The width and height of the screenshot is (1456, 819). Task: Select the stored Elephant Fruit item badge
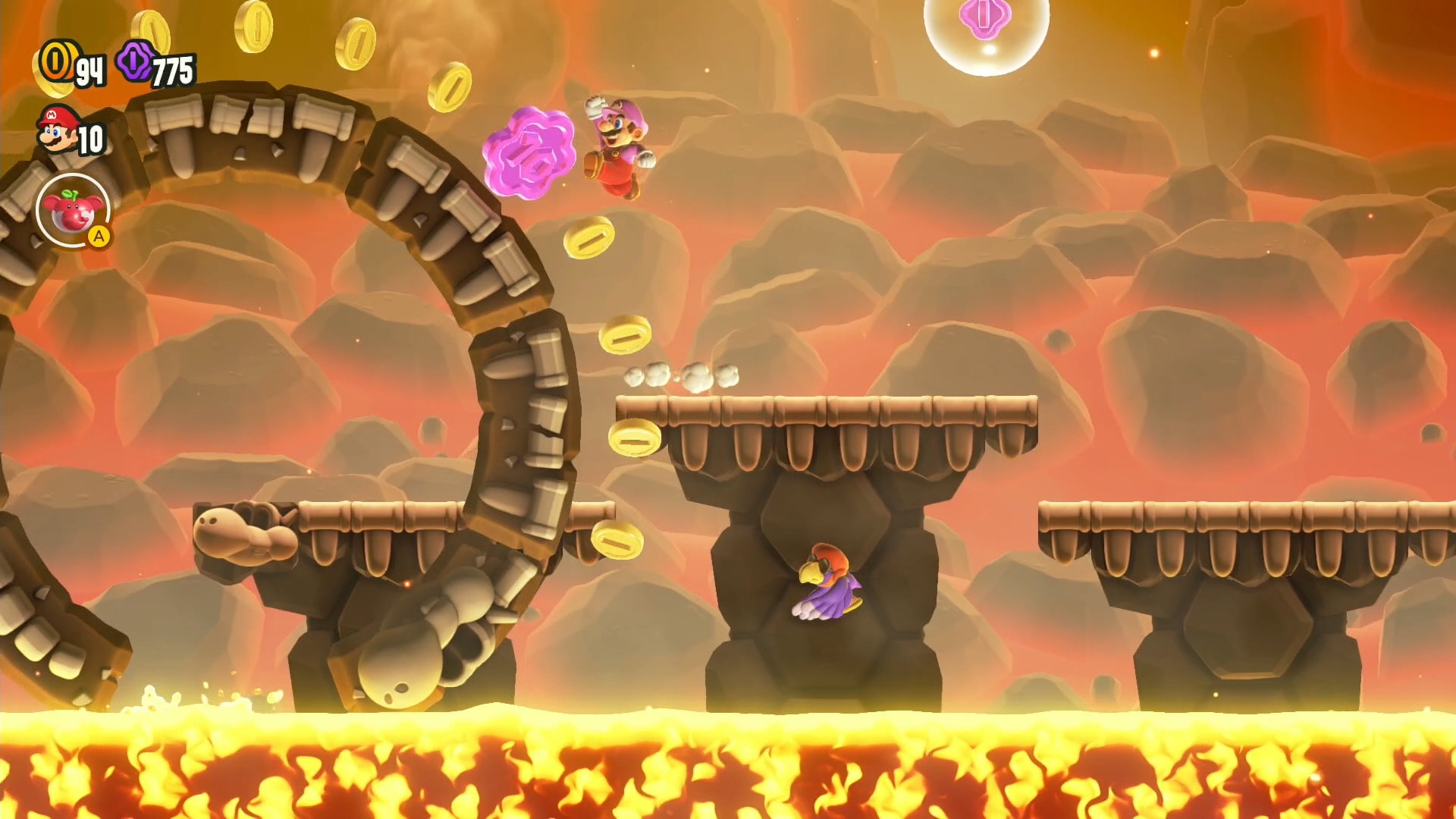[73, 210]
